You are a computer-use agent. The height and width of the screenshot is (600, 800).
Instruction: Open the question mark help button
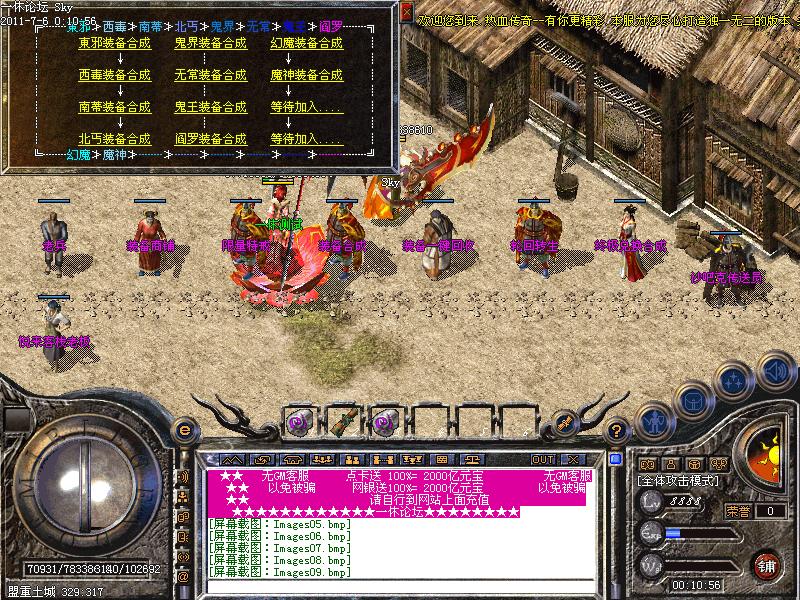[x=618, y=431]
